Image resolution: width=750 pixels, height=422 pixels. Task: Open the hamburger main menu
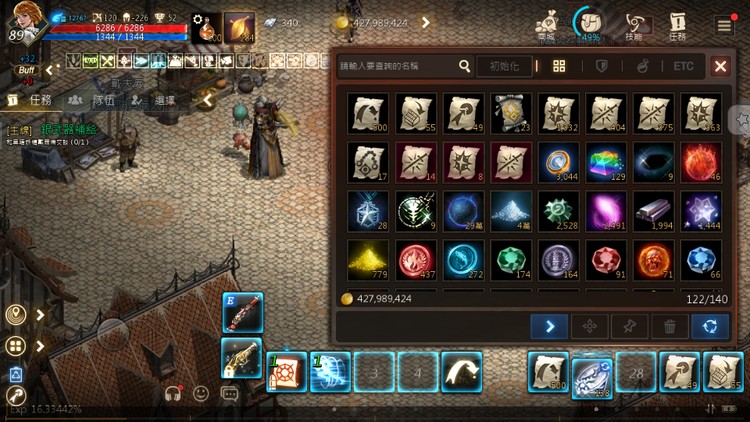point(724,25)
